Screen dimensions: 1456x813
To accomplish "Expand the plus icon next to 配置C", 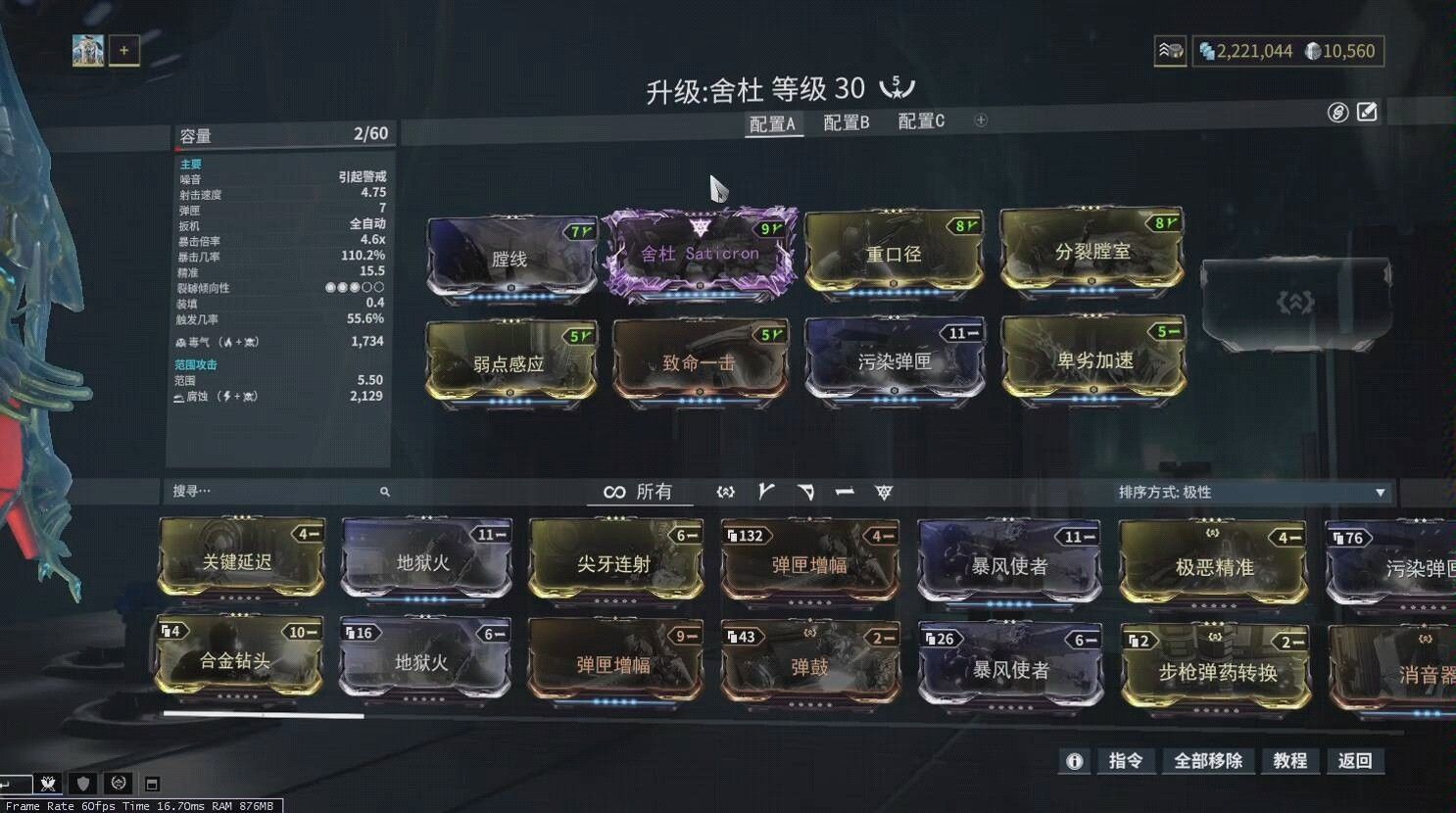I will pyautogui.click(x=980, y=120).
